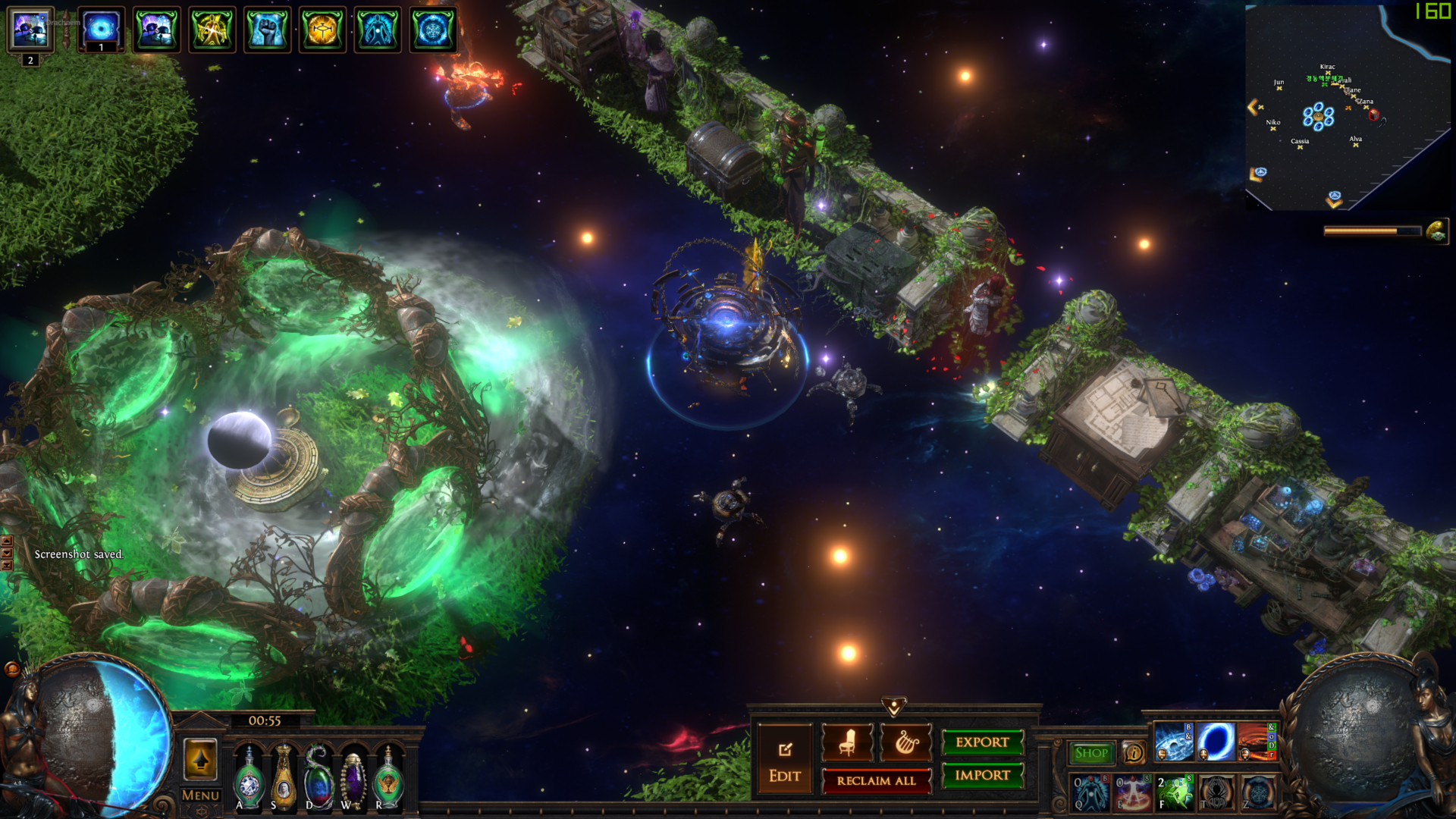Activate the blue portal skill icon
This screenshot has height=819, width=1456.
[1215, 741]
